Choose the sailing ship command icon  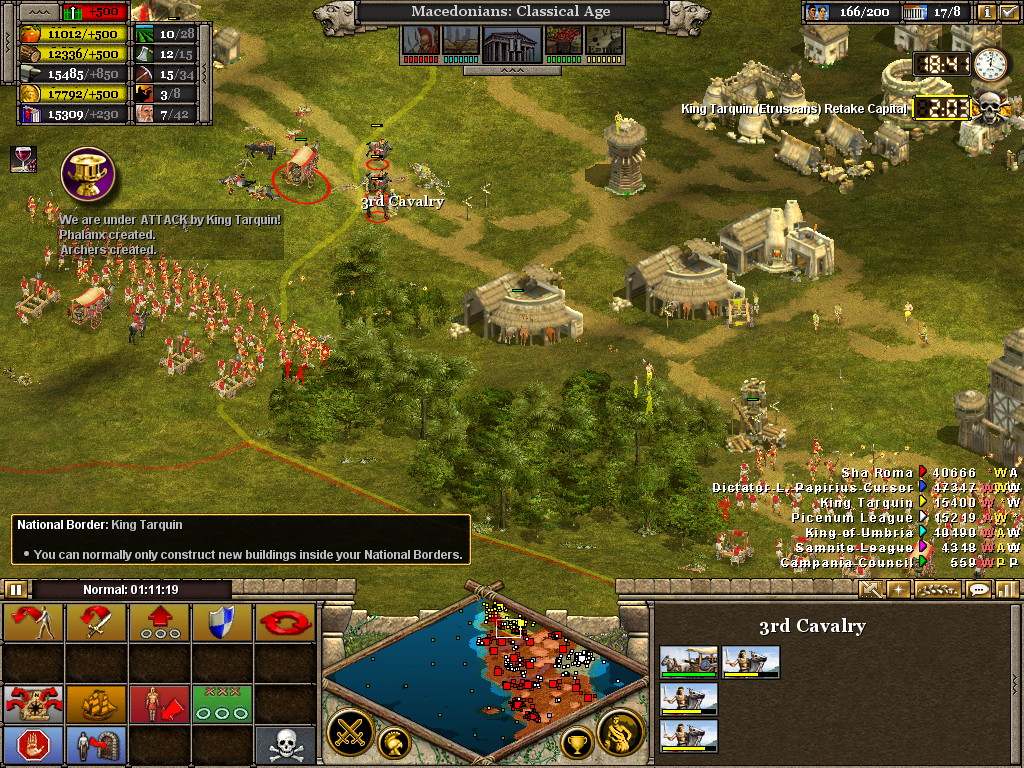[97, 704]
